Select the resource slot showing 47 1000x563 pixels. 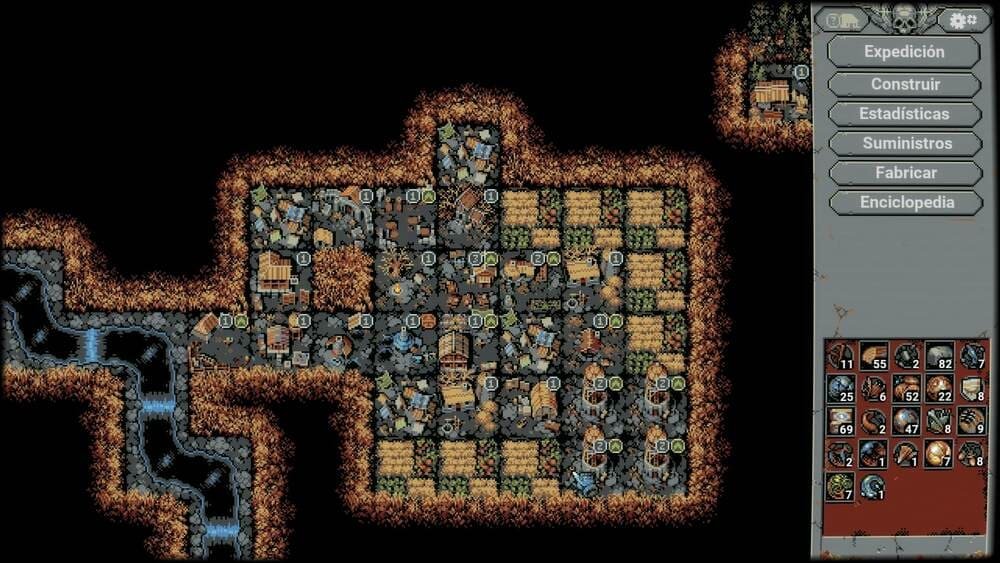pos(907,421)
